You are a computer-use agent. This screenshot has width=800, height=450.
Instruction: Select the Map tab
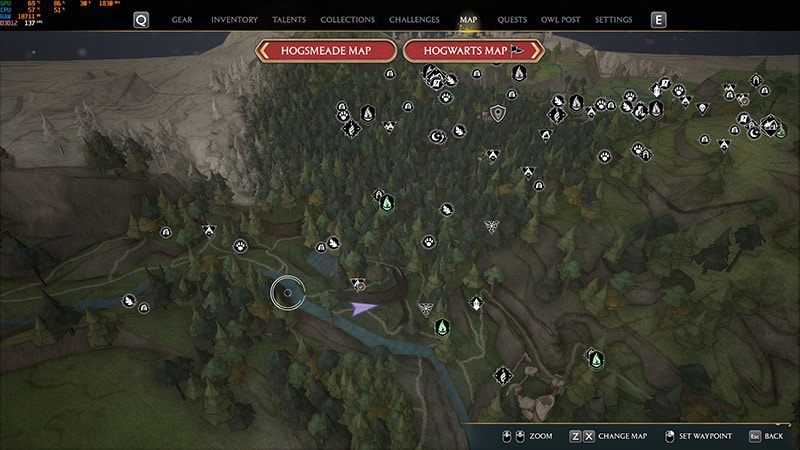click(x=468, y=20)
